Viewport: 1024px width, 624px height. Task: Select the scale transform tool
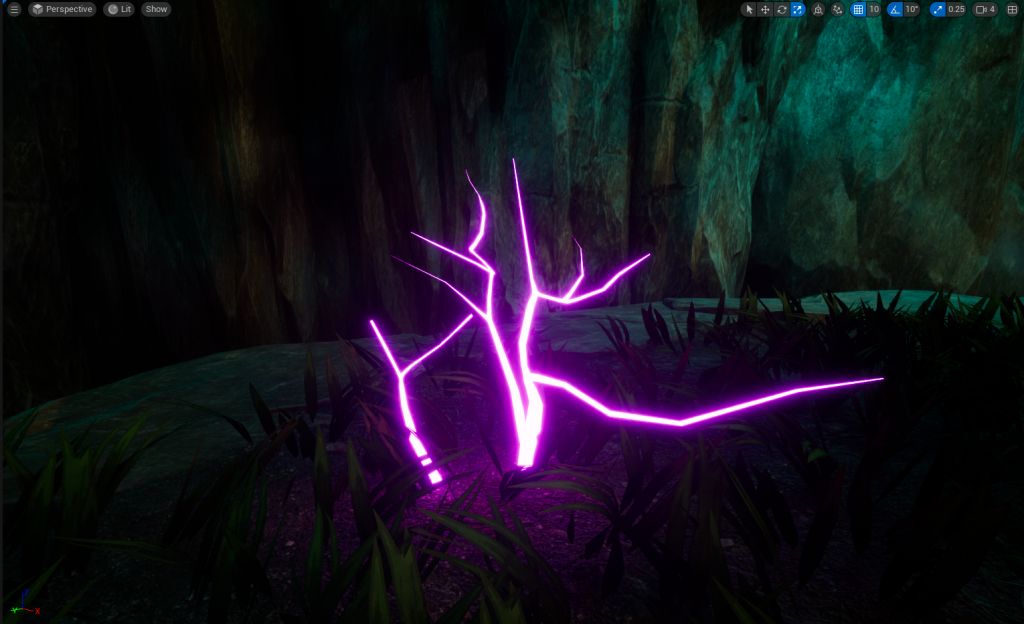(x=797, y=9)
